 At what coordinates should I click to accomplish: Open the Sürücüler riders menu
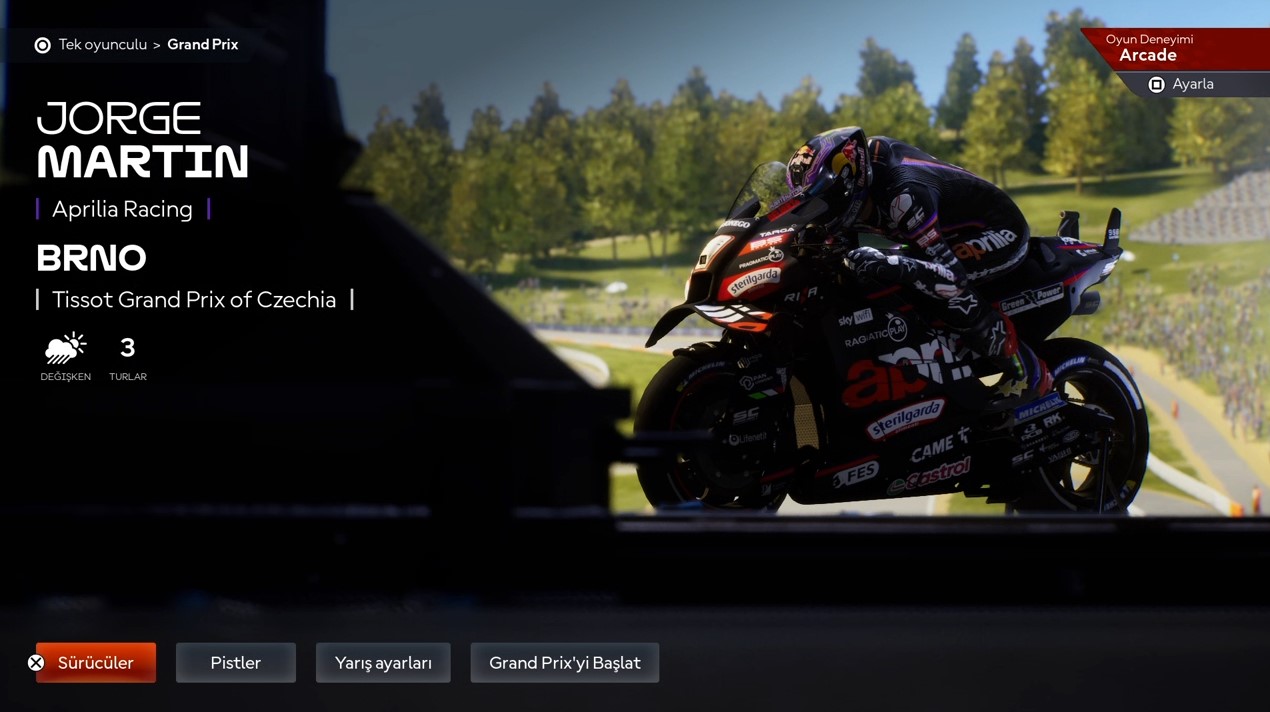click(x=96, y=663)
